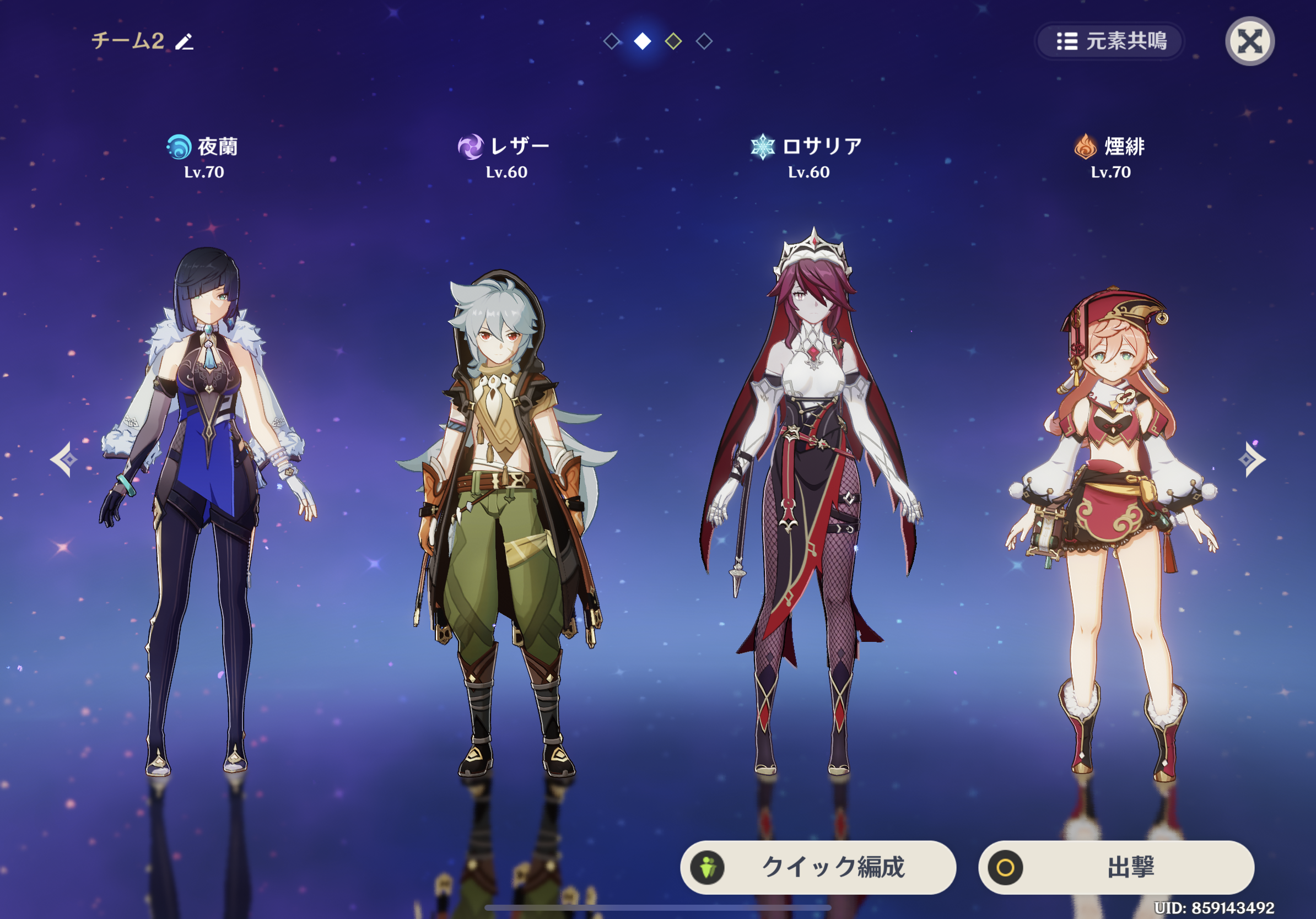Switch to the first team page dot
1316x919 pixels.
point(612,41)
